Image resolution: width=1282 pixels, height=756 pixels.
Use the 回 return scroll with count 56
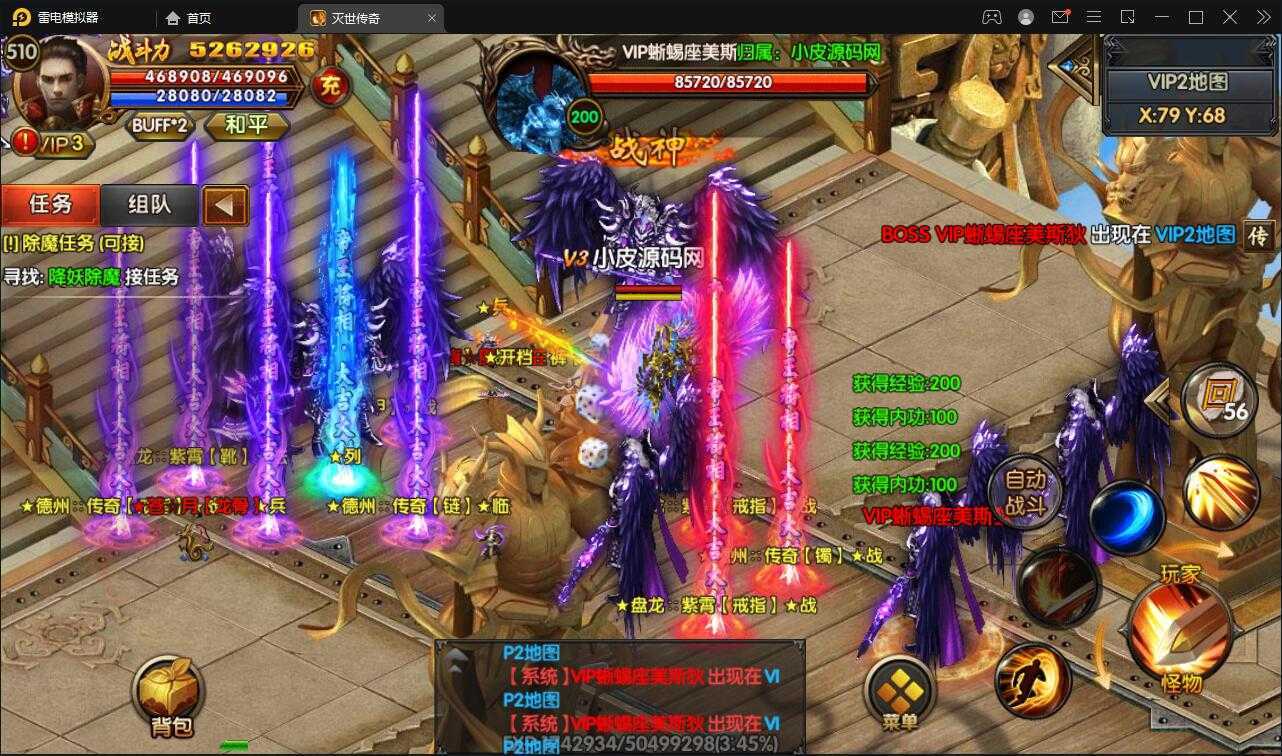pos(1219,398)
